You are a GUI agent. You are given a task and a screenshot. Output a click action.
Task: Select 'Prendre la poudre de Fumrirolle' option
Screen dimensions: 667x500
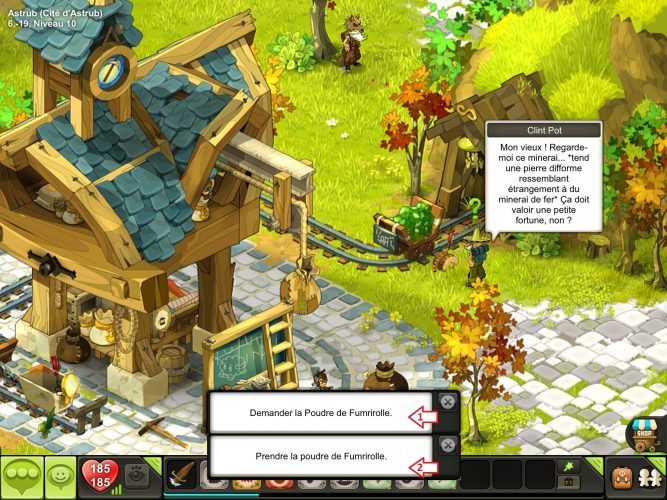point(321,456)
